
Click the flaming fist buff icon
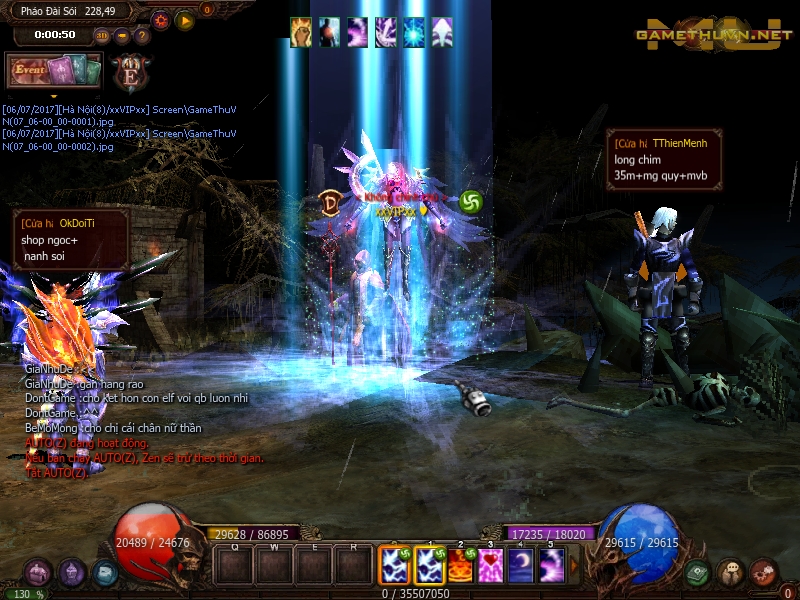(301, 32)
